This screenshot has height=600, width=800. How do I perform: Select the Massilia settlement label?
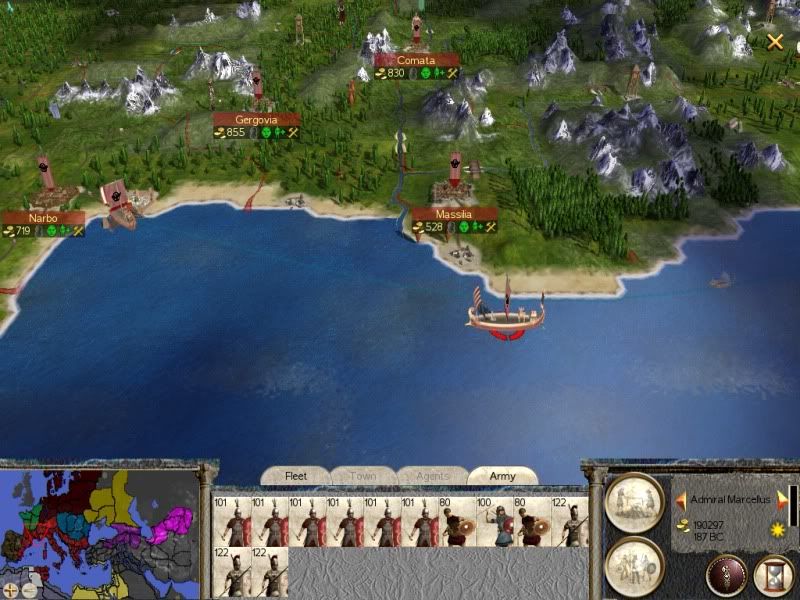coord(454,214)
